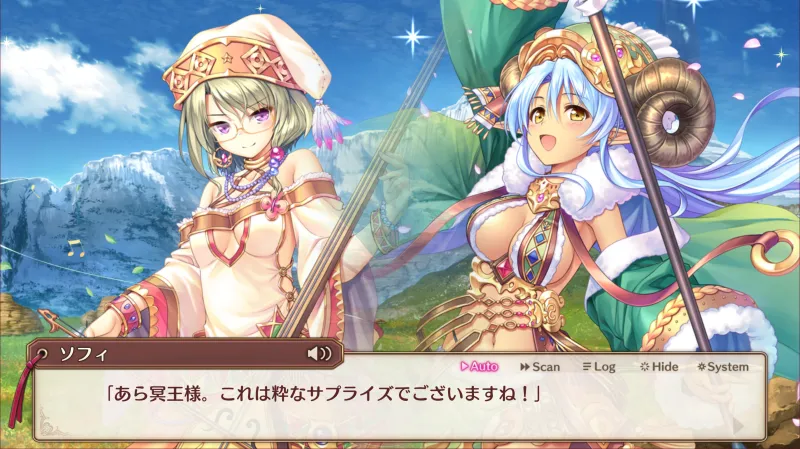
Task: Open the dialogue Log
Action: [x=598, y=367]
